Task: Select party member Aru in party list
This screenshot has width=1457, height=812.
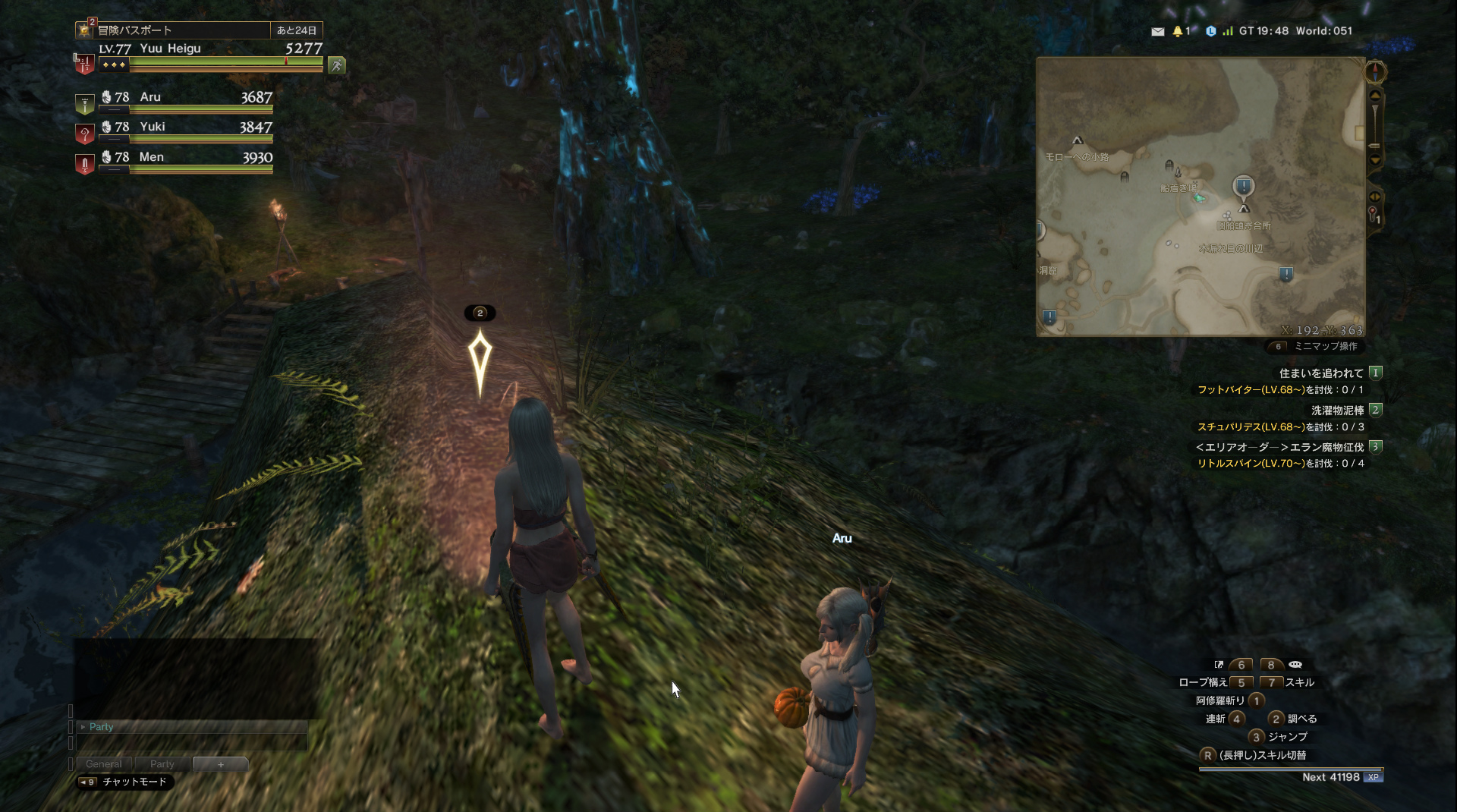Action: tap(187, 98)
